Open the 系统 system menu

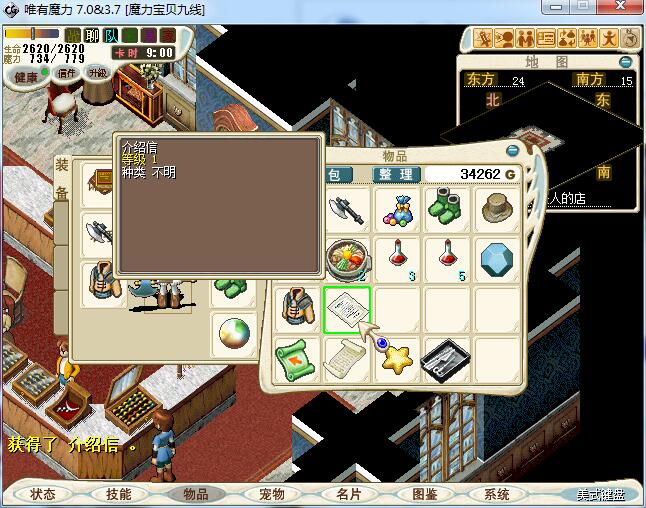[496, 494]
